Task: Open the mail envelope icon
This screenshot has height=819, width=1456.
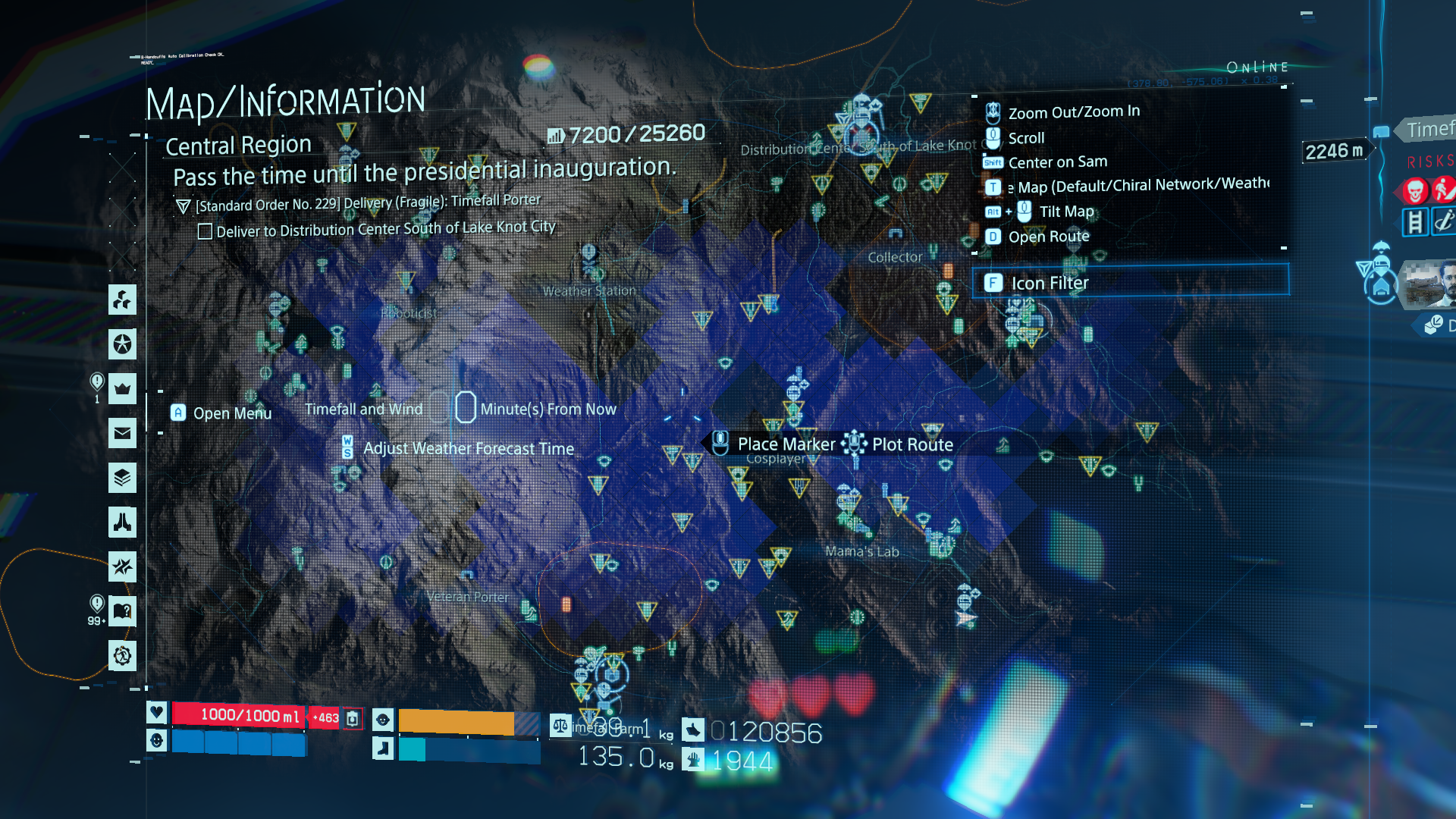Action: coord(122,433)
